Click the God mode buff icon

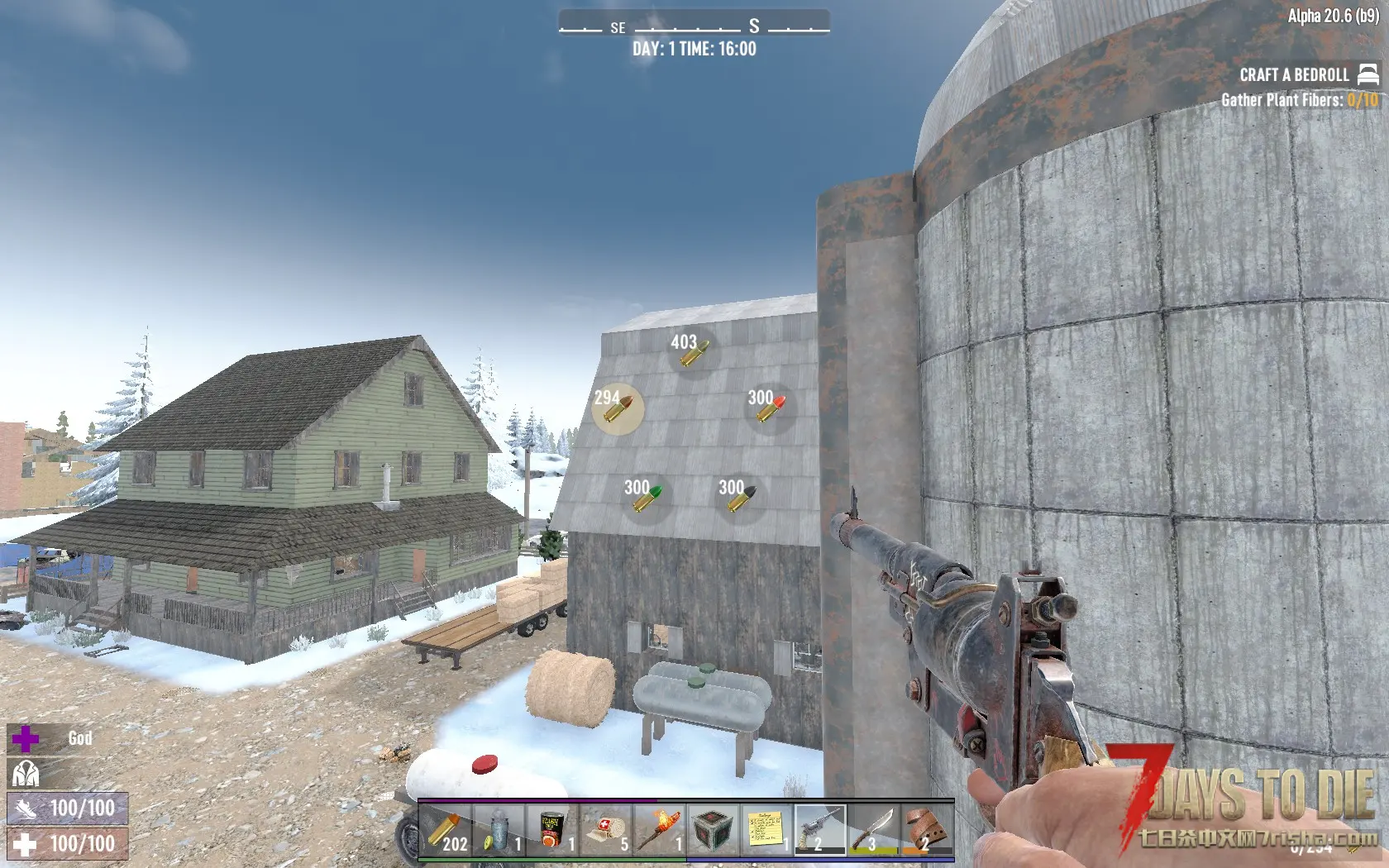[26, 738]
